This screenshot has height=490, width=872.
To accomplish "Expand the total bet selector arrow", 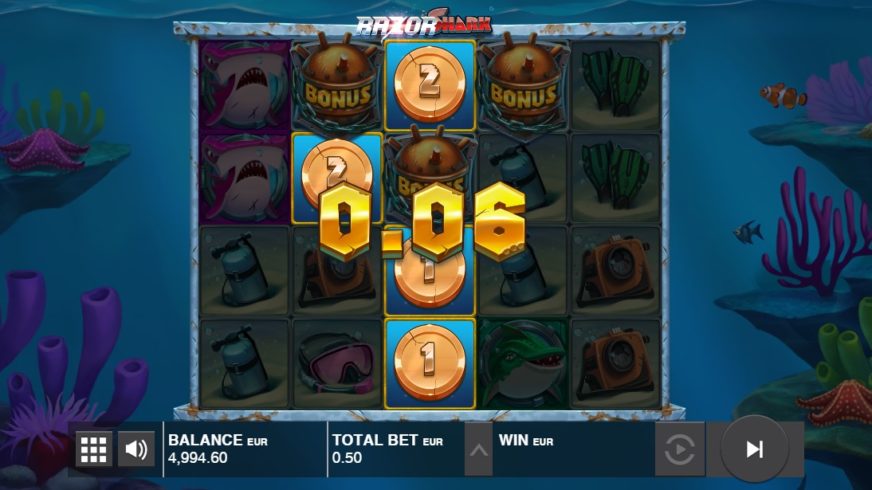I will point(479,450).
